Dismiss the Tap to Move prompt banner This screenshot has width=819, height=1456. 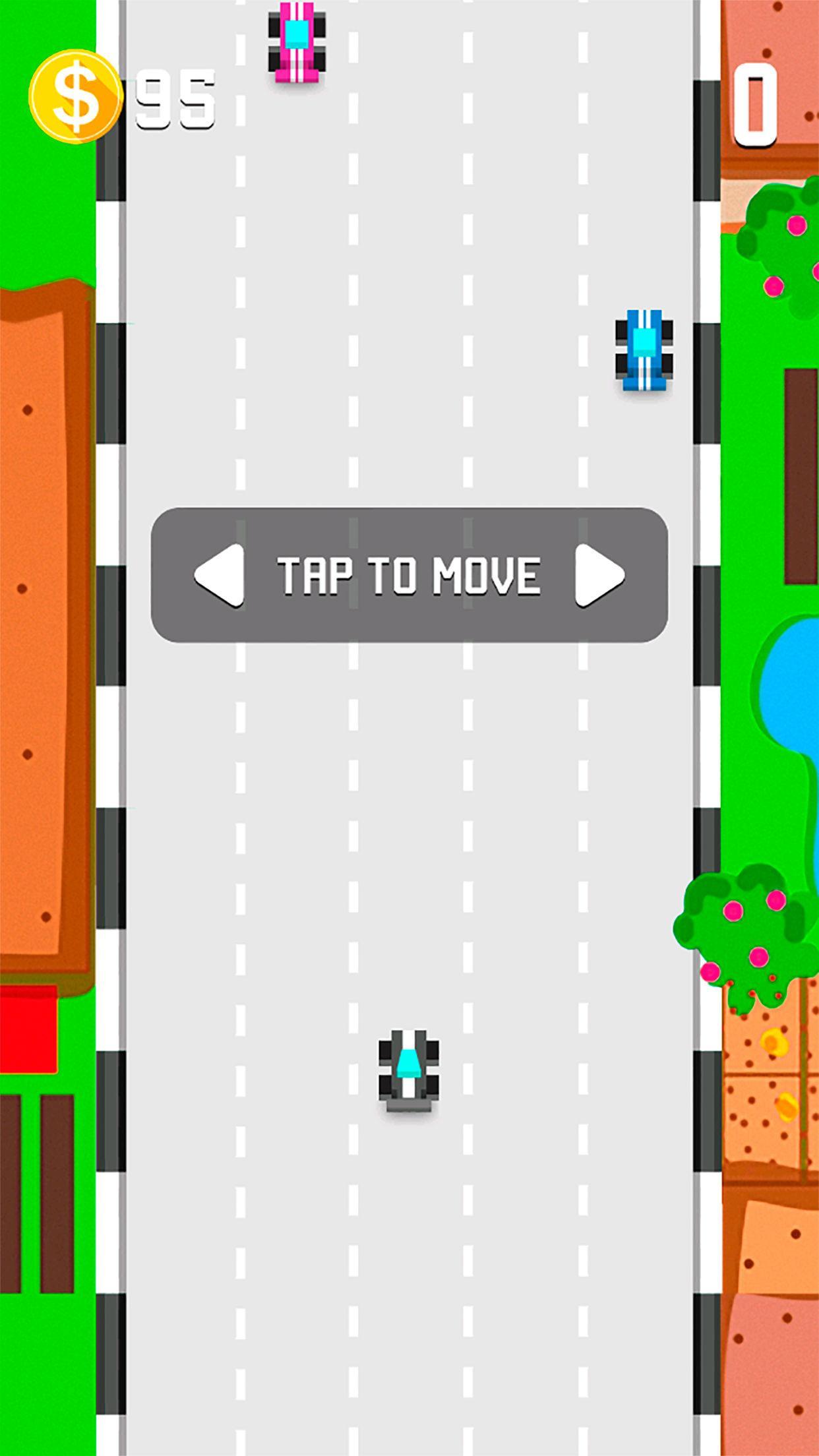pos(409,575)
